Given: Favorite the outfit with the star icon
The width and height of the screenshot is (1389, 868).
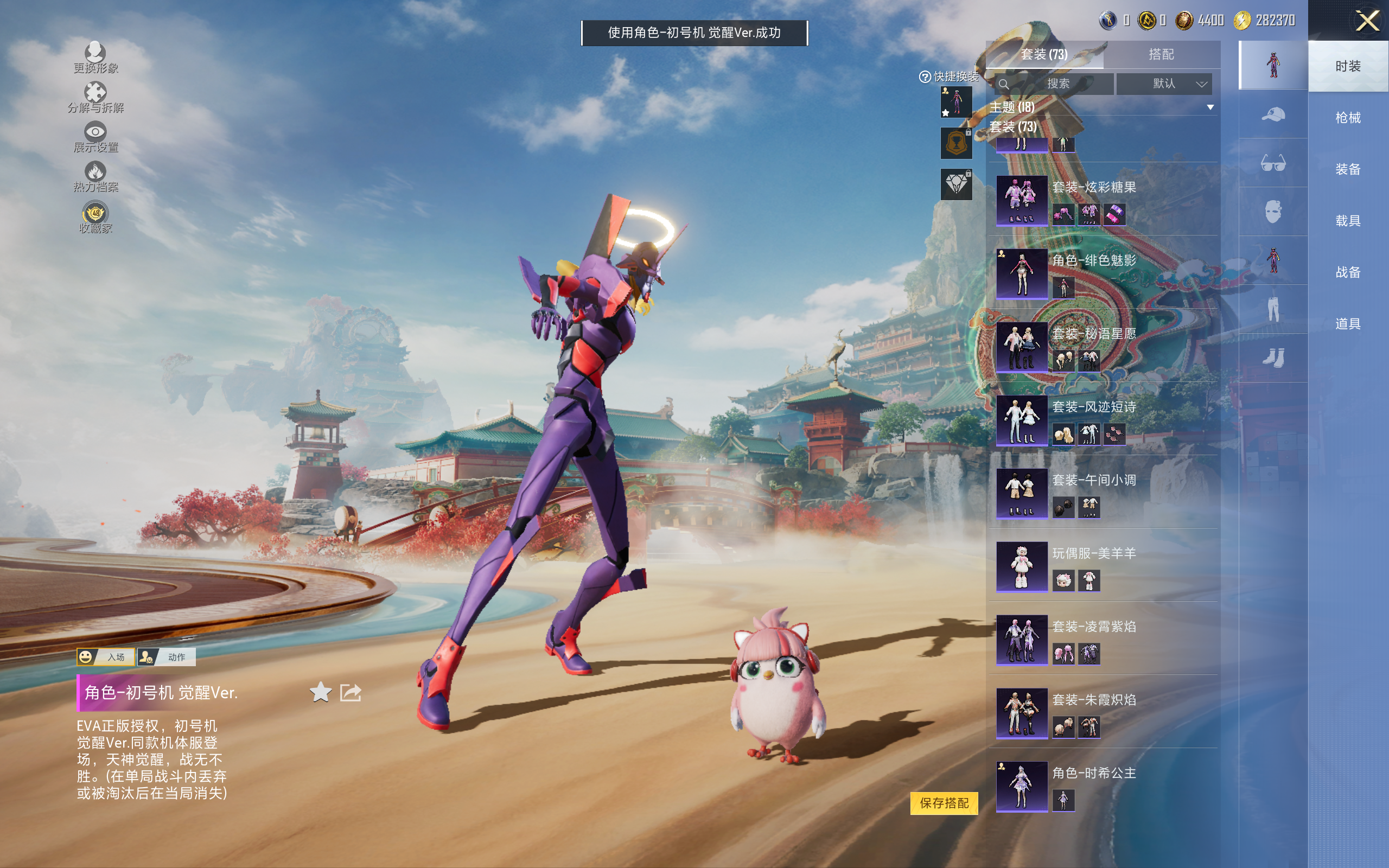Looking at the screenshot, I should [320, 692].
